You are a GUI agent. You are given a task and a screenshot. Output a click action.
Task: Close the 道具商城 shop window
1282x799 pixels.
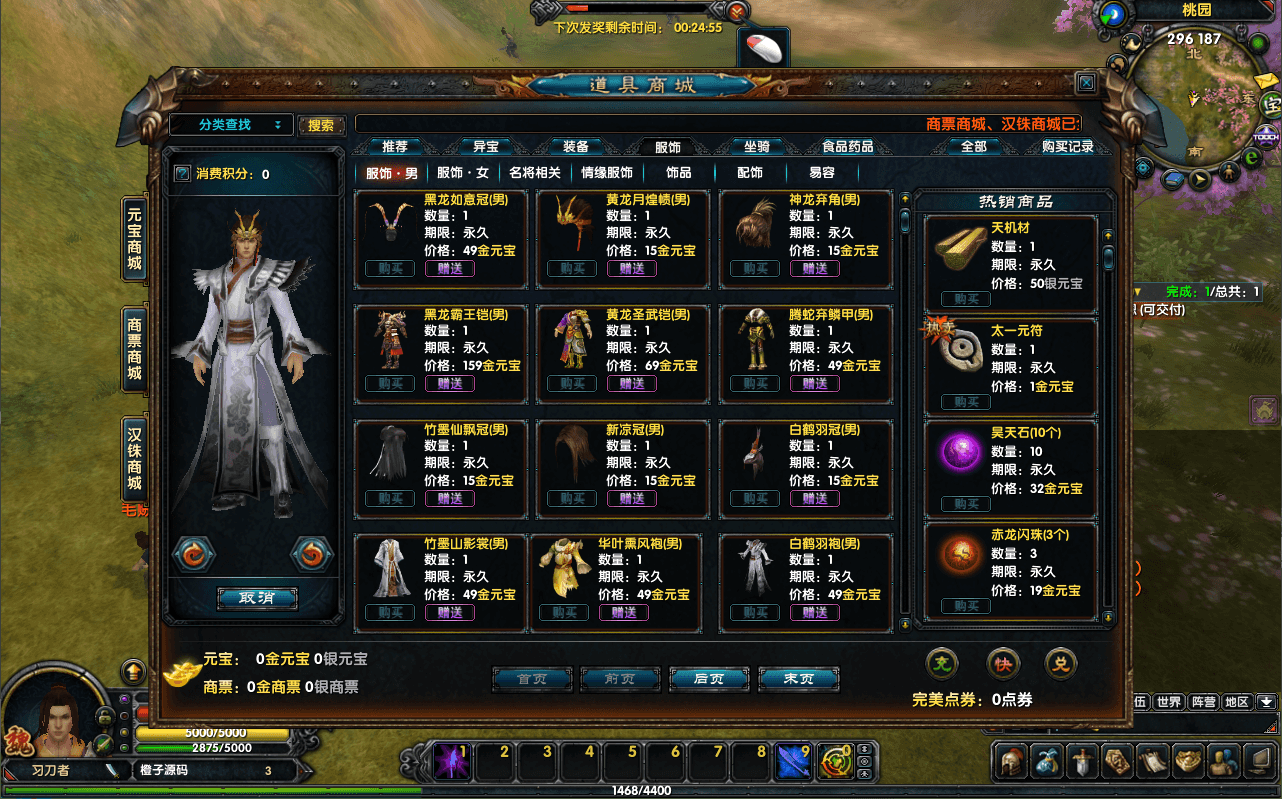[x=1086, y=83]
